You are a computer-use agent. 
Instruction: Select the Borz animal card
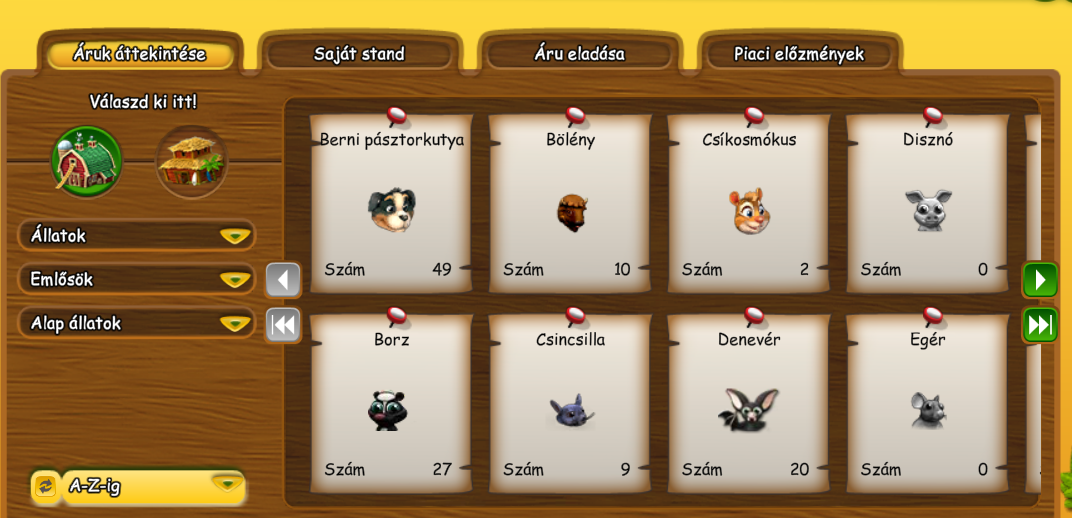(391, 405)
